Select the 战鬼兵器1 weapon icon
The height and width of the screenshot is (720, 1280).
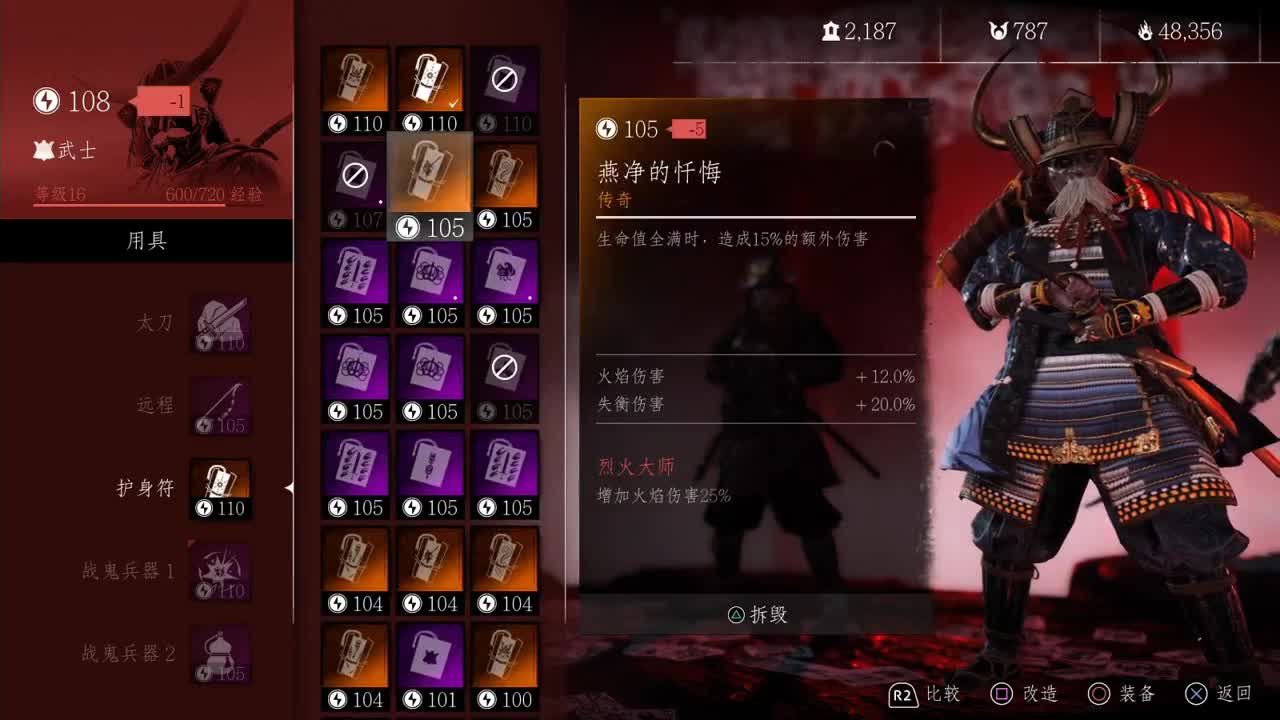[219, 571]
